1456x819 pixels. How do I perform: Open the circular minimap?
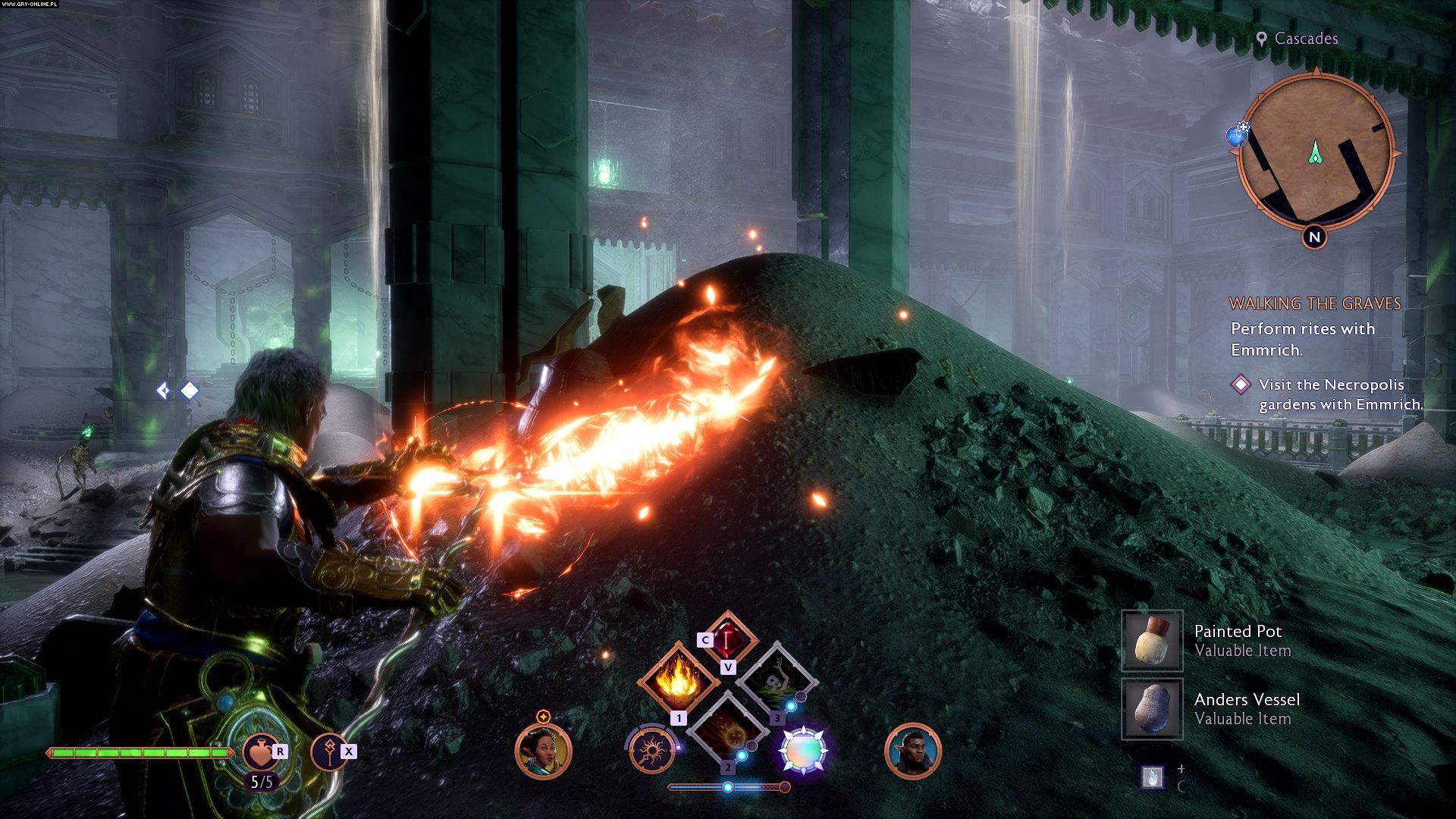click(x=1316, y=152)
